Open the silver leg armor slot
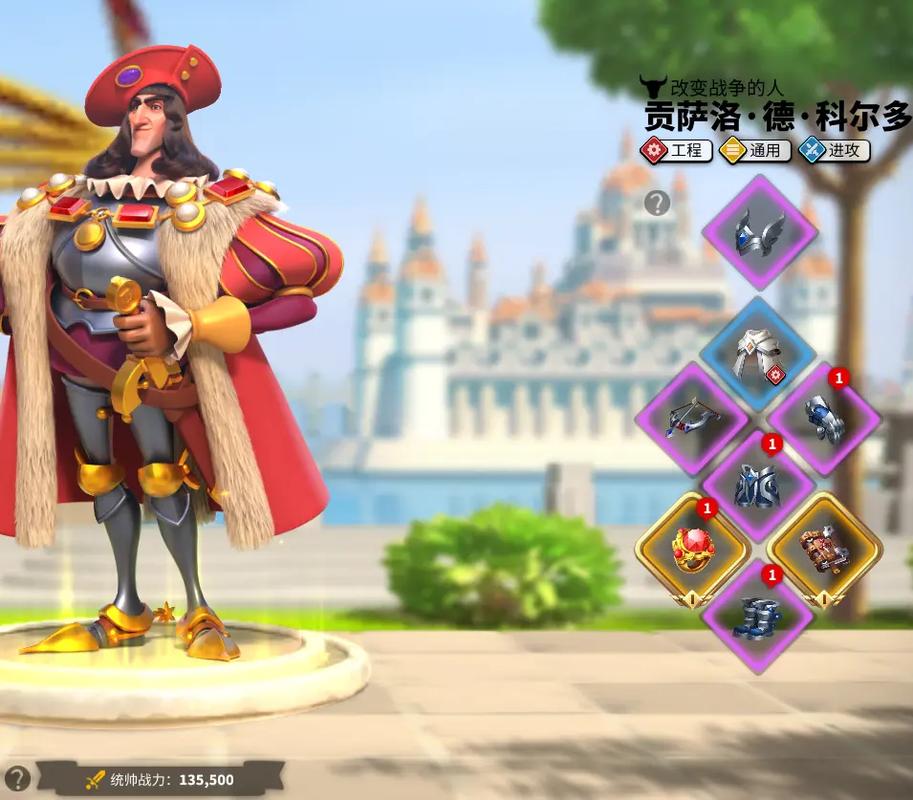The image size is (913, 800). click(x=759, y=485)
